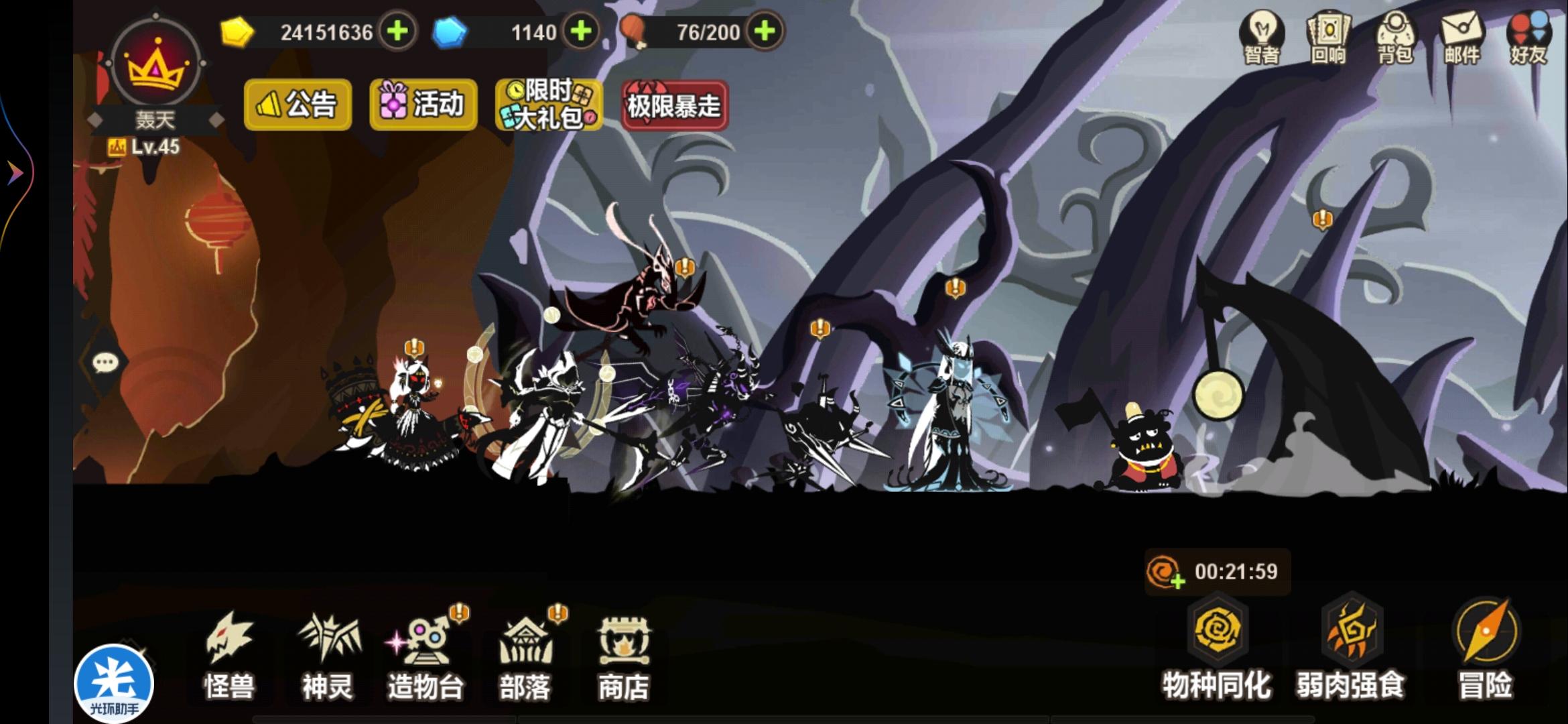Viewport: 1568px width, 724px height.
Task: Open 极限暴走 event
Action: [674, 105]
